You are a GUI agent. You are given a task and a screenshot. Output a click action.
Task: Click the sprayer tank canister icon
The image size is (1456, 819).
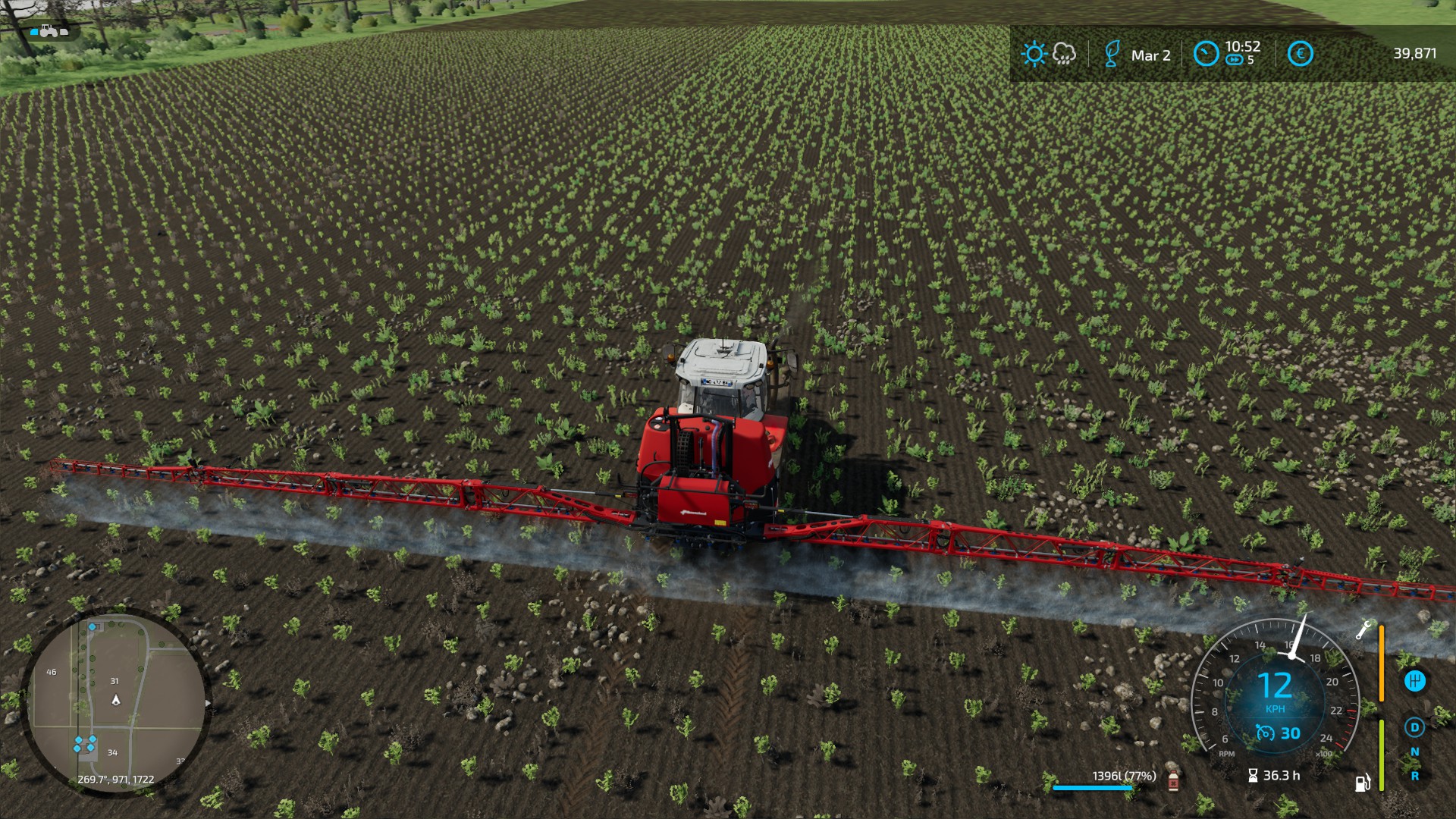(1173, 779)
